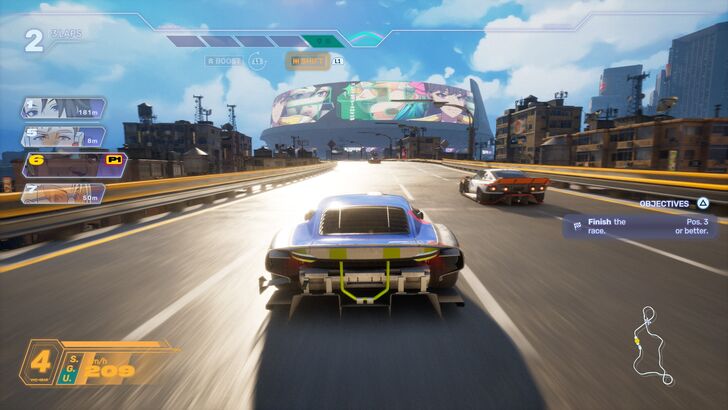Image resolution: width=728 pixels, height=410 pixels.
Task: Select the seventh-place racer portrait row
Action: click(x=62, y=192)
